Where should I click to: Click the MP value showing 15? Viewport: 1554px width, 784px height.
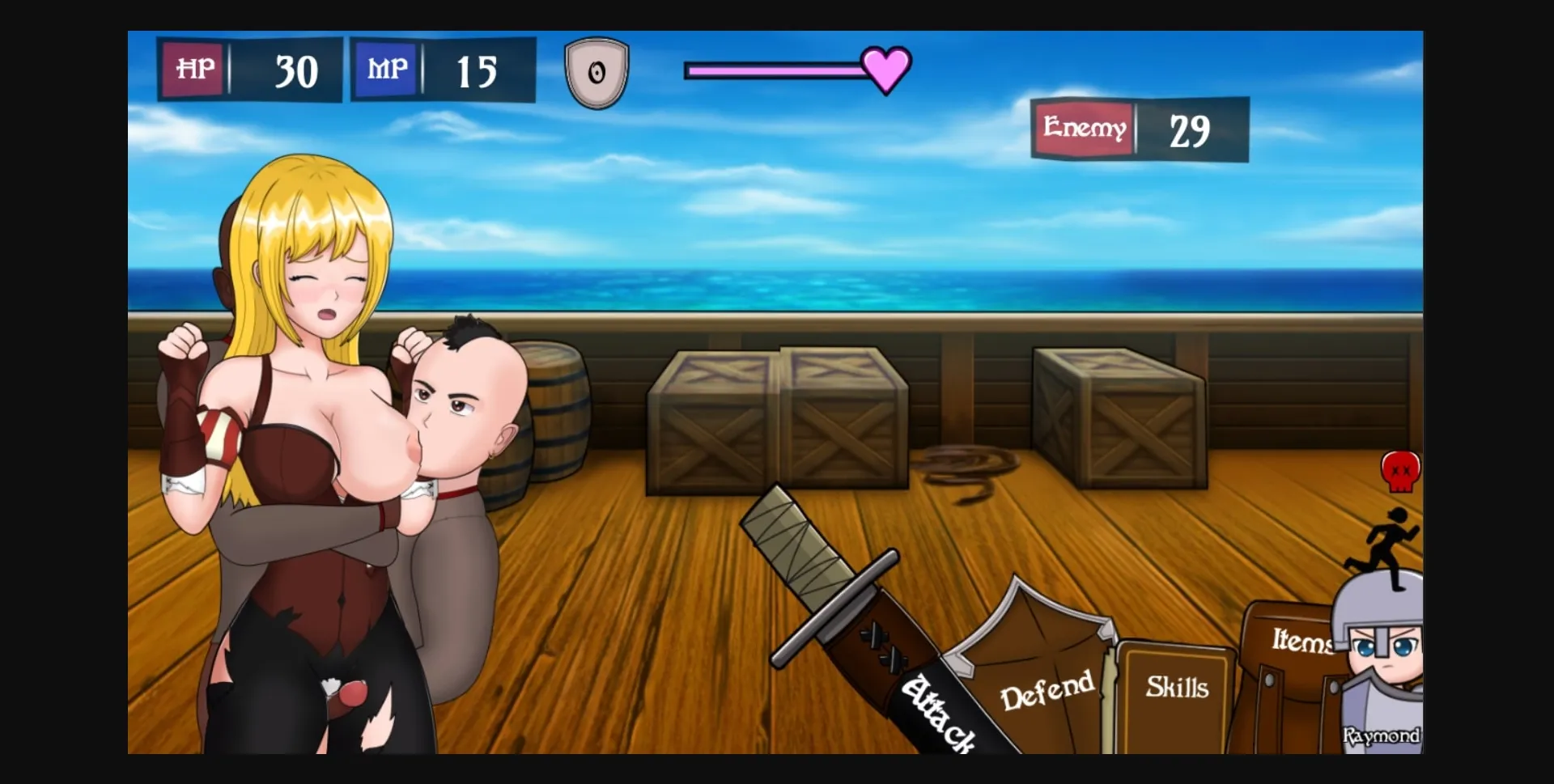478,70
